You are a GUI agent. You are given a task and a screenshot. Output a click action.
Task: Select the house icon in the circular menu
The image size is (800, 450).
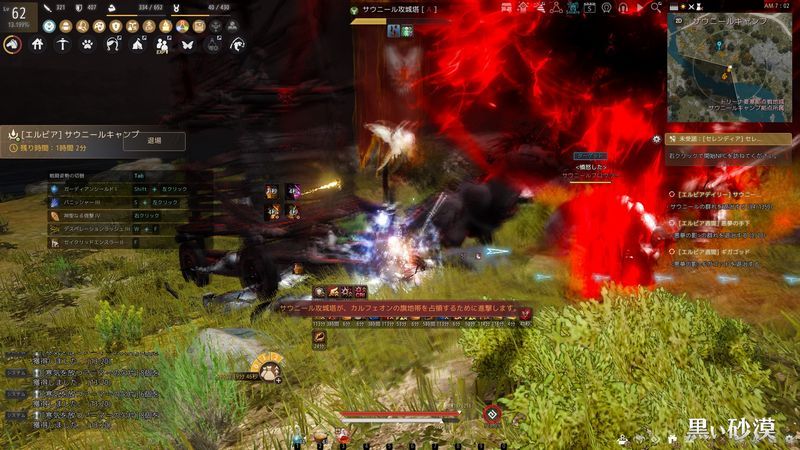point(38,44)
